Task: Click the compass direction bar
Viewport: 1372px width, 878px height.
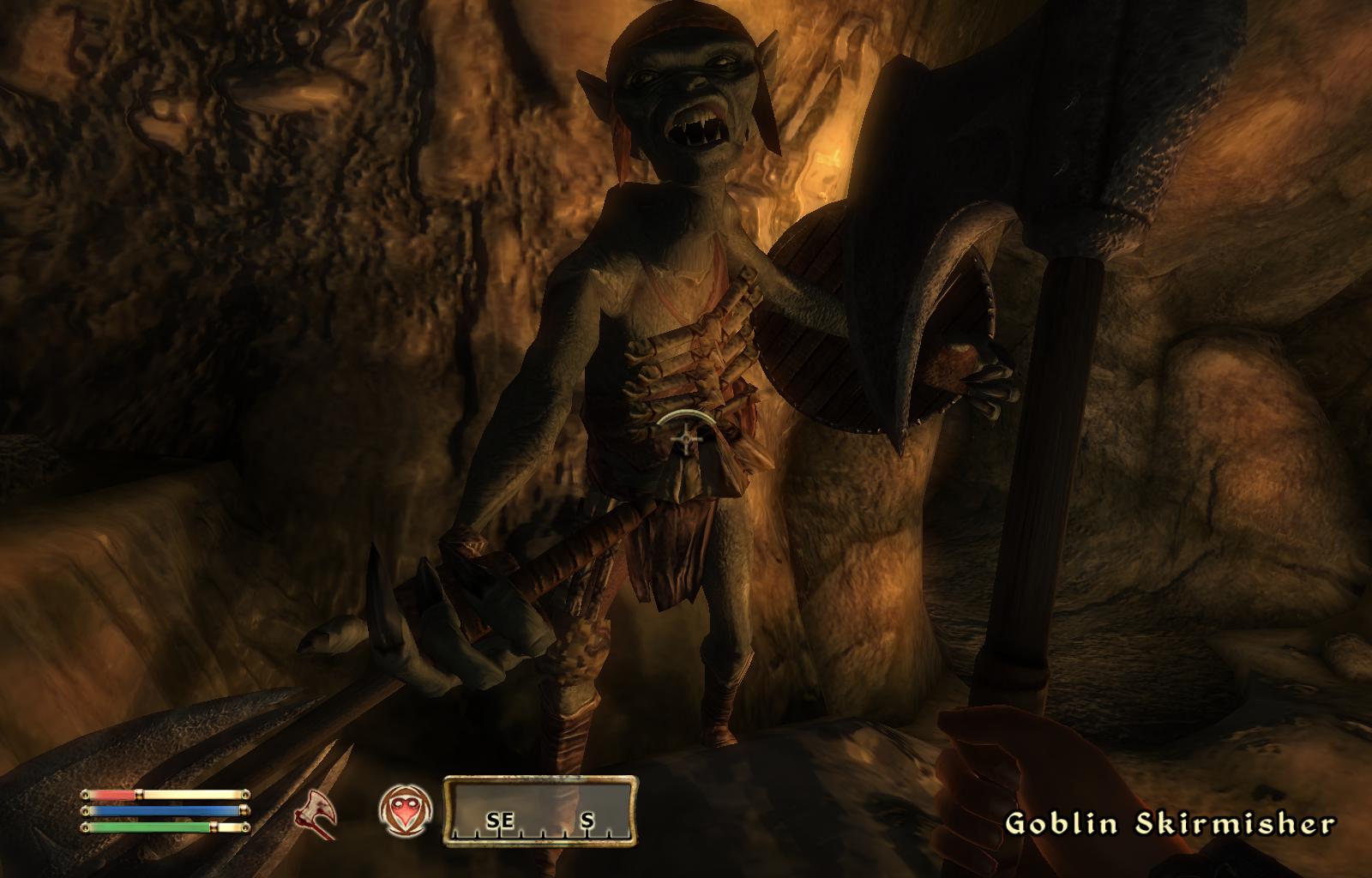Action: pyautogui.click(x=540, y=810)
